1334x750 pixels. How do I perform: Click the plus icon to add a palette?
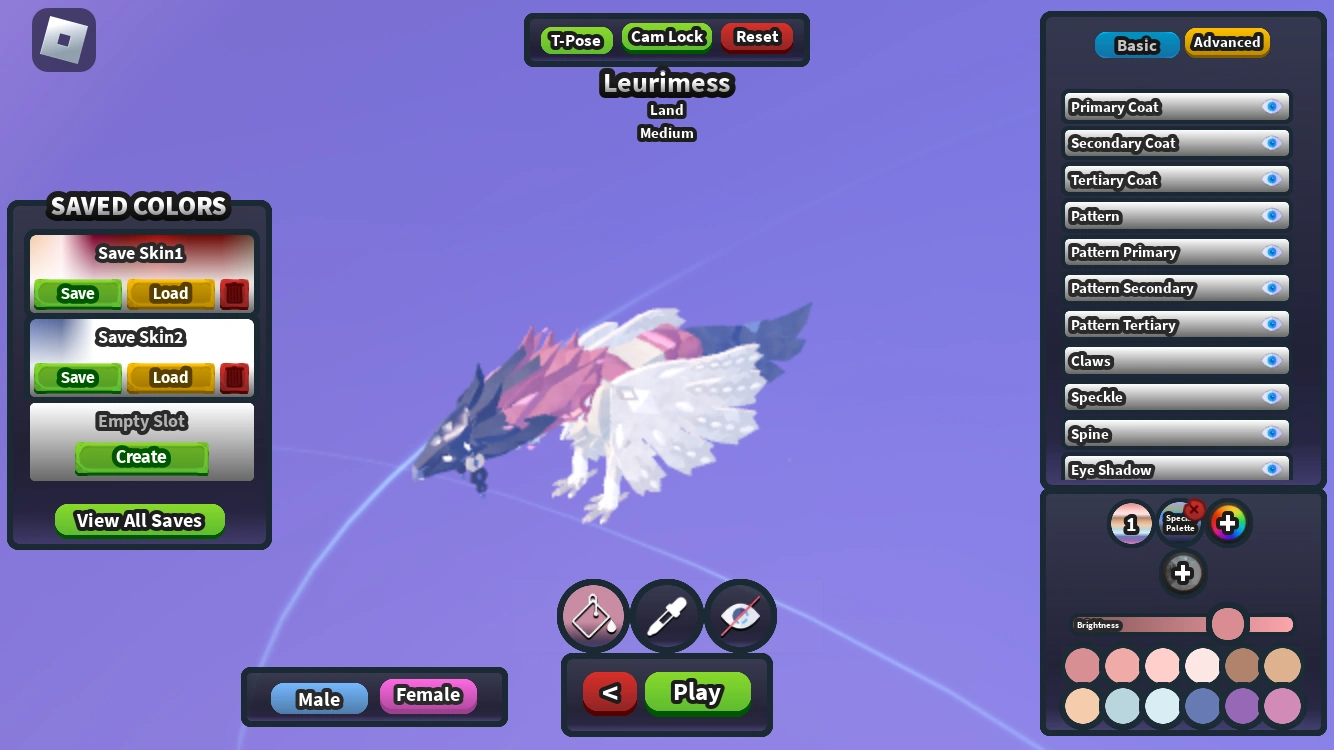(1183, 573)
